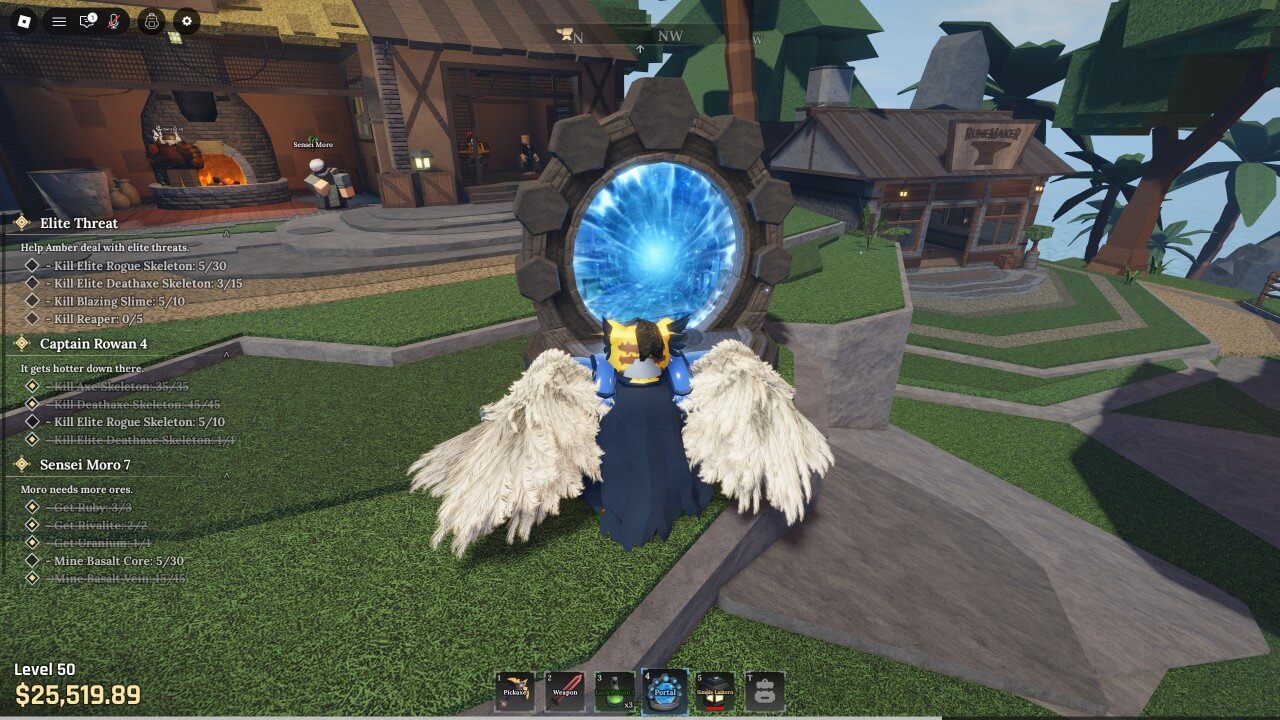Open the chat window
Screen dimensions: 1280x720
(87, 21)
